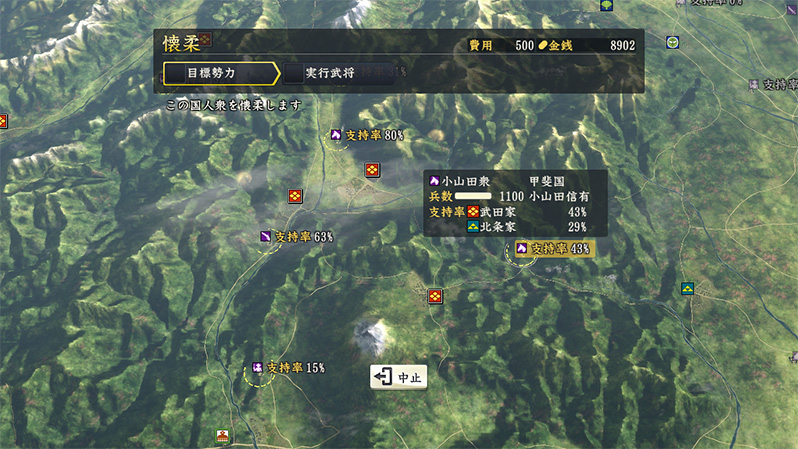This screenshot has height=449, width=798.
Task: Target the tribe with 支持率 15%
Action: point(288,368)
